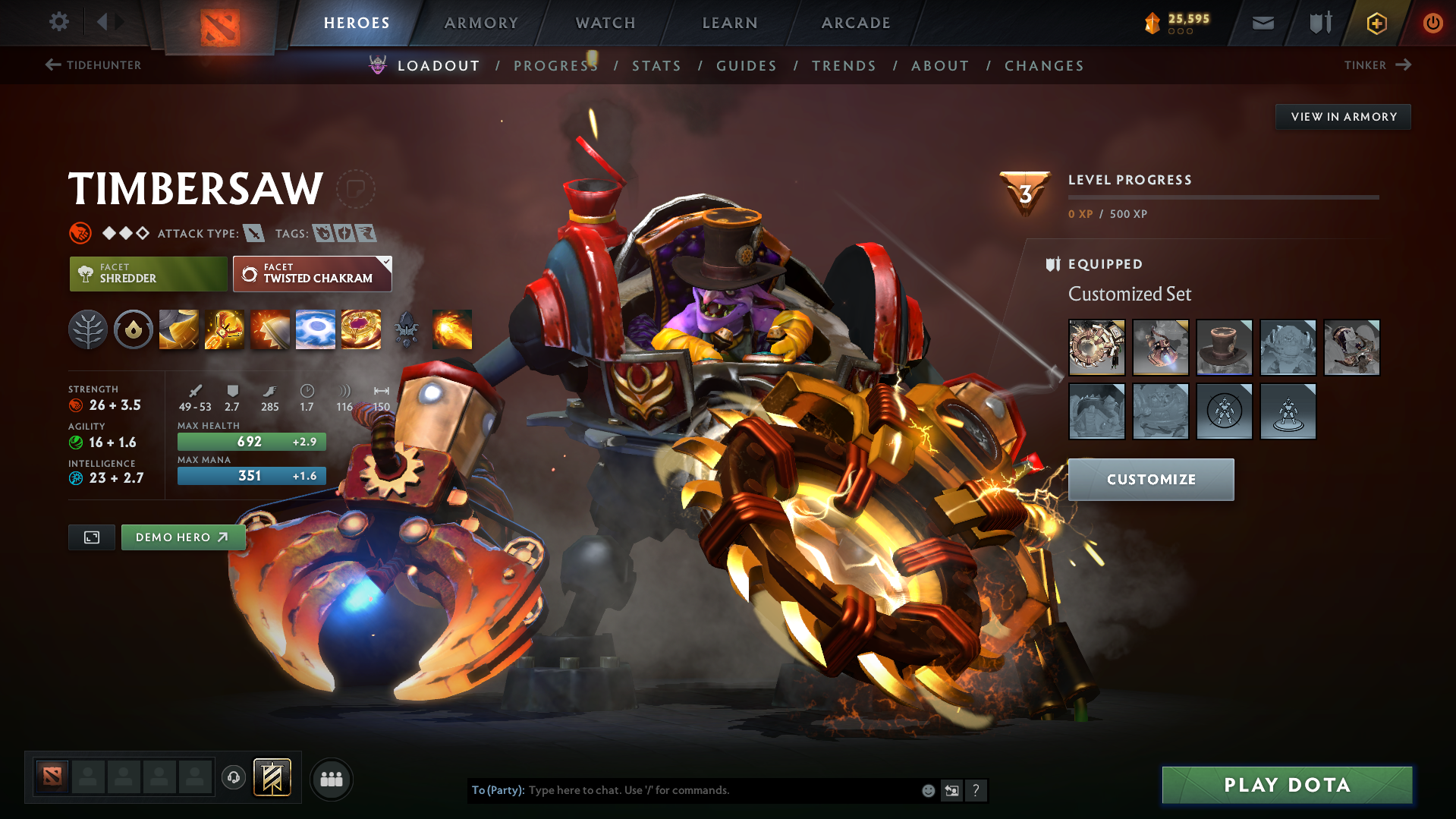The image size is (1456, 819).
Task: Click VIEW IN ARMORY
Action: pos(1342,116)
